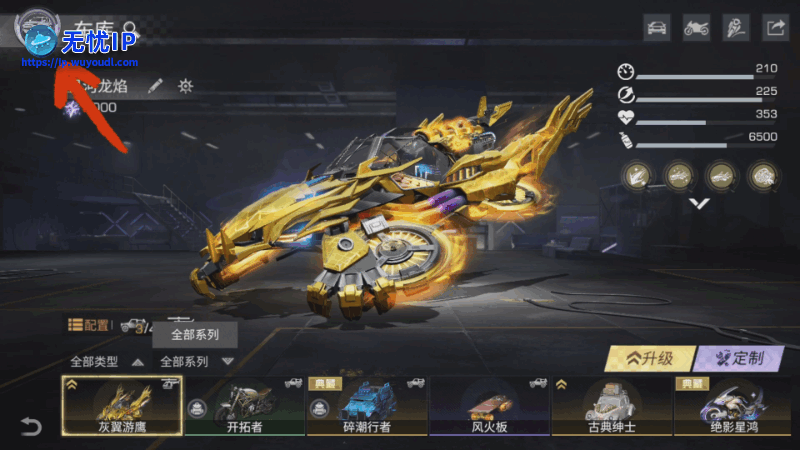Switch to the car category icon

click(x=656, y=28)
